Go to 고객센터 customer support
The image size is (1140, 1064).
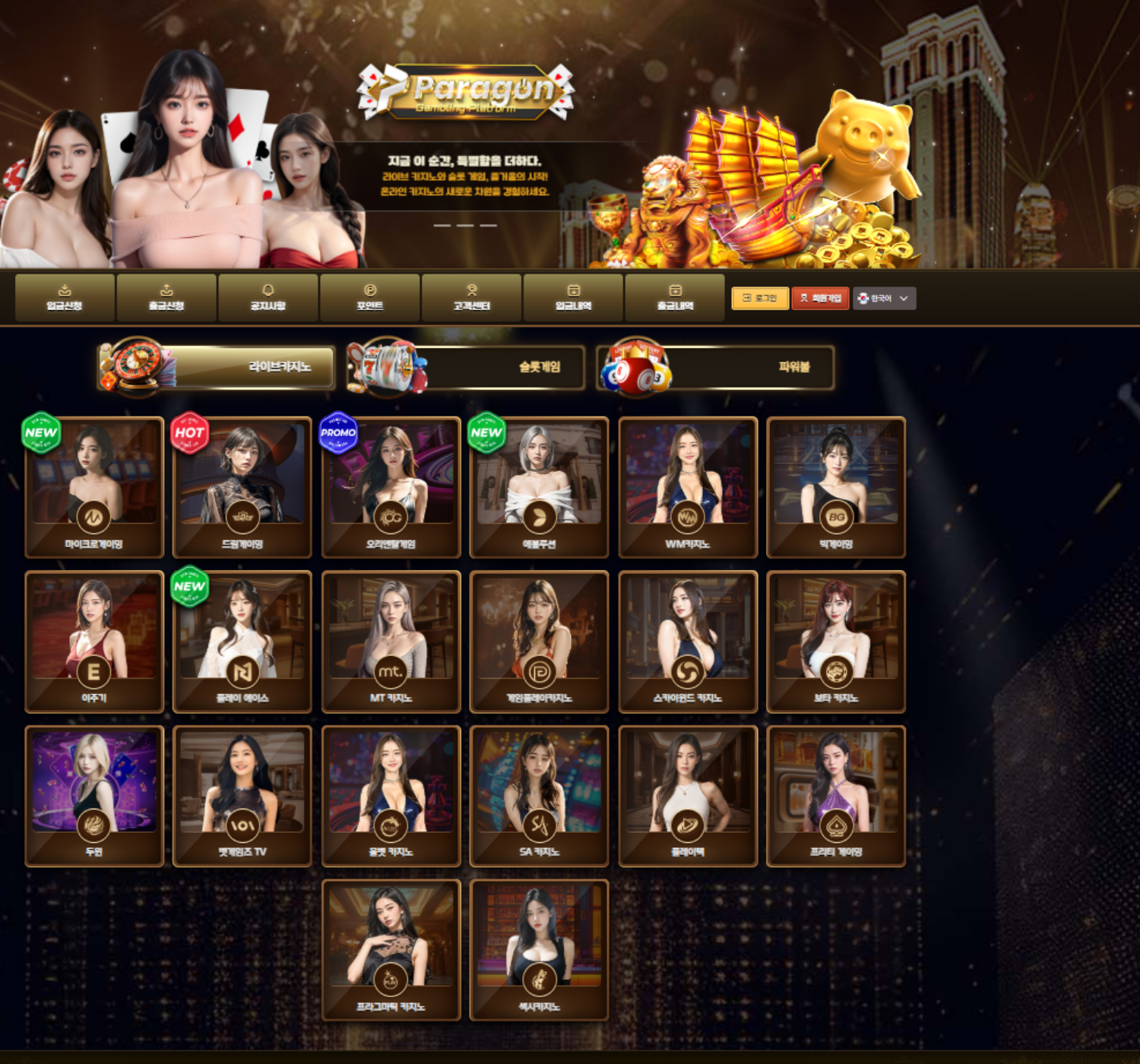pos(472,297)
